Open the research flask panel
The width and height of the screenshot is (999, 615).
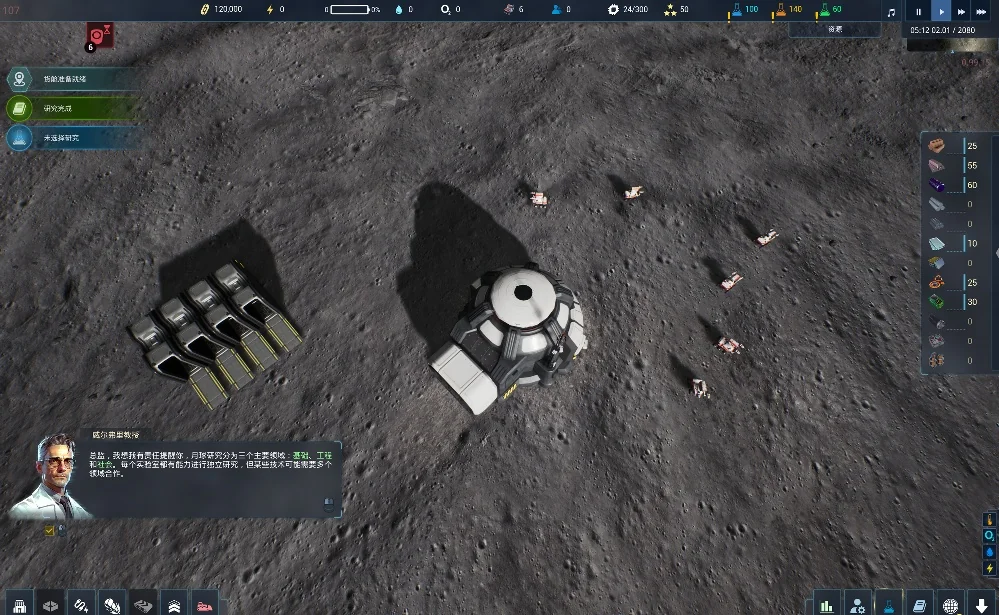[x=888, y=603]
